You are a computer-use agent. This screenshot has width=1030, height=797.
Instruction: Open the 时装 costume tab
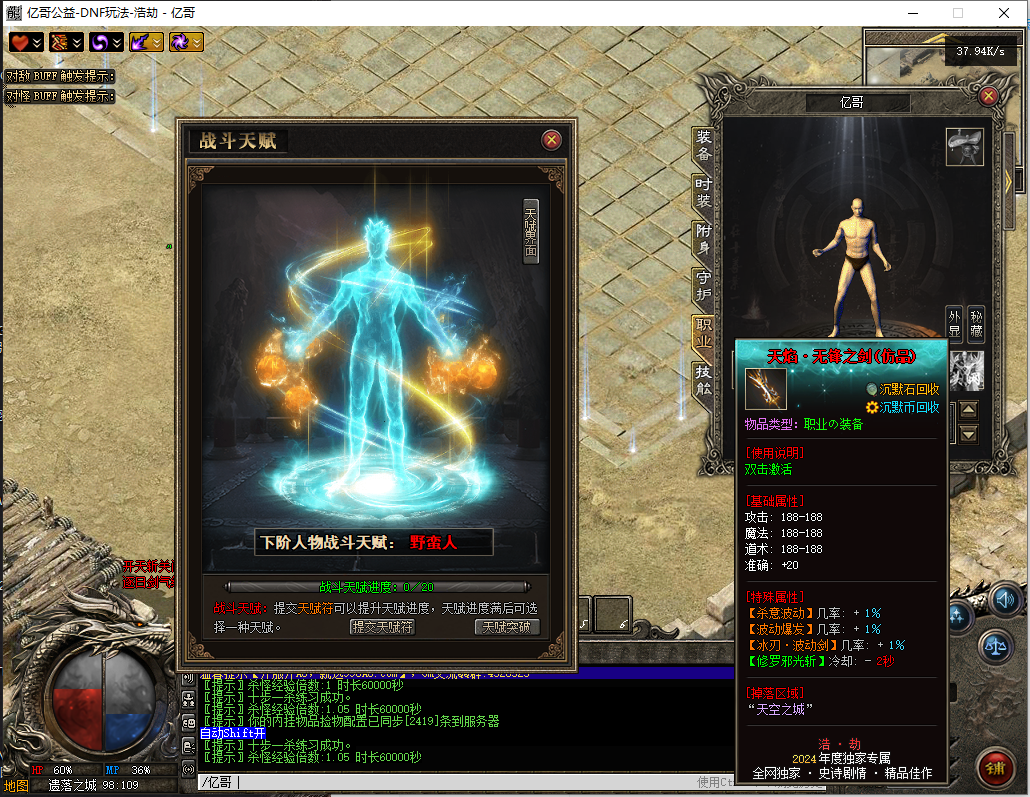(704, 192)
